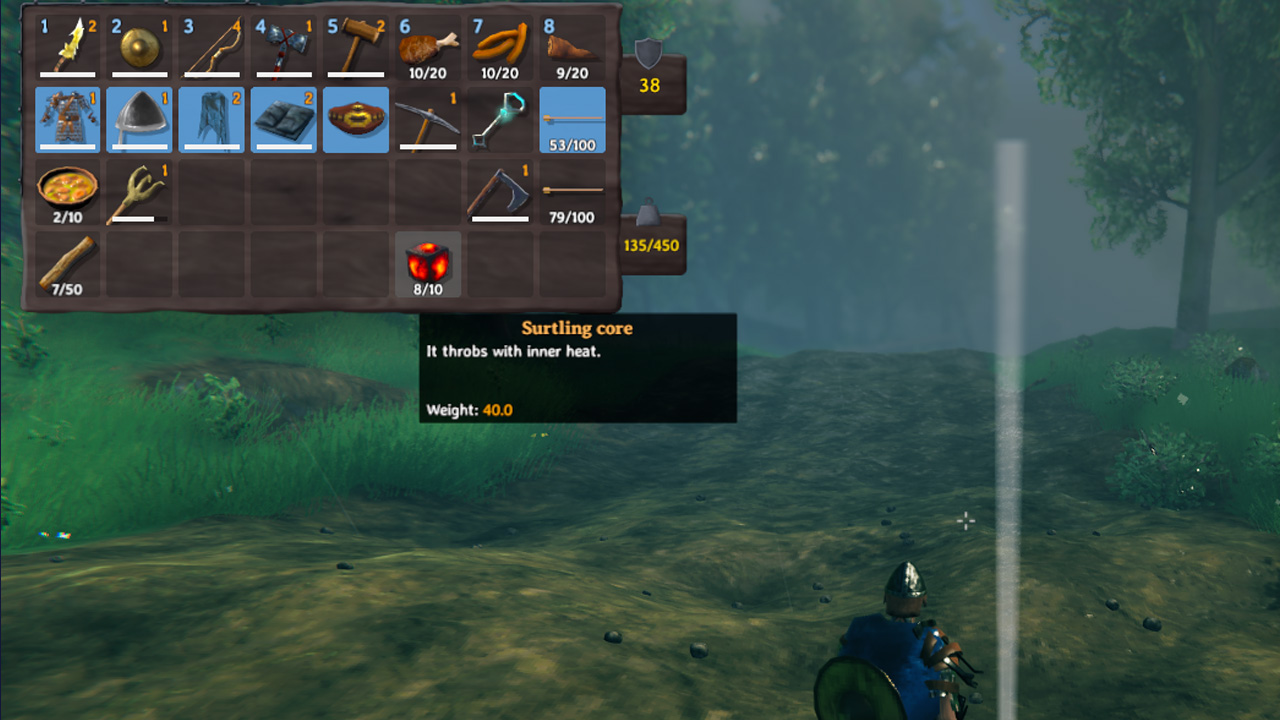Select the cooked meat stack in slot 6
This screenshot has width=1280, height=720.
click(x=427, y=45)
